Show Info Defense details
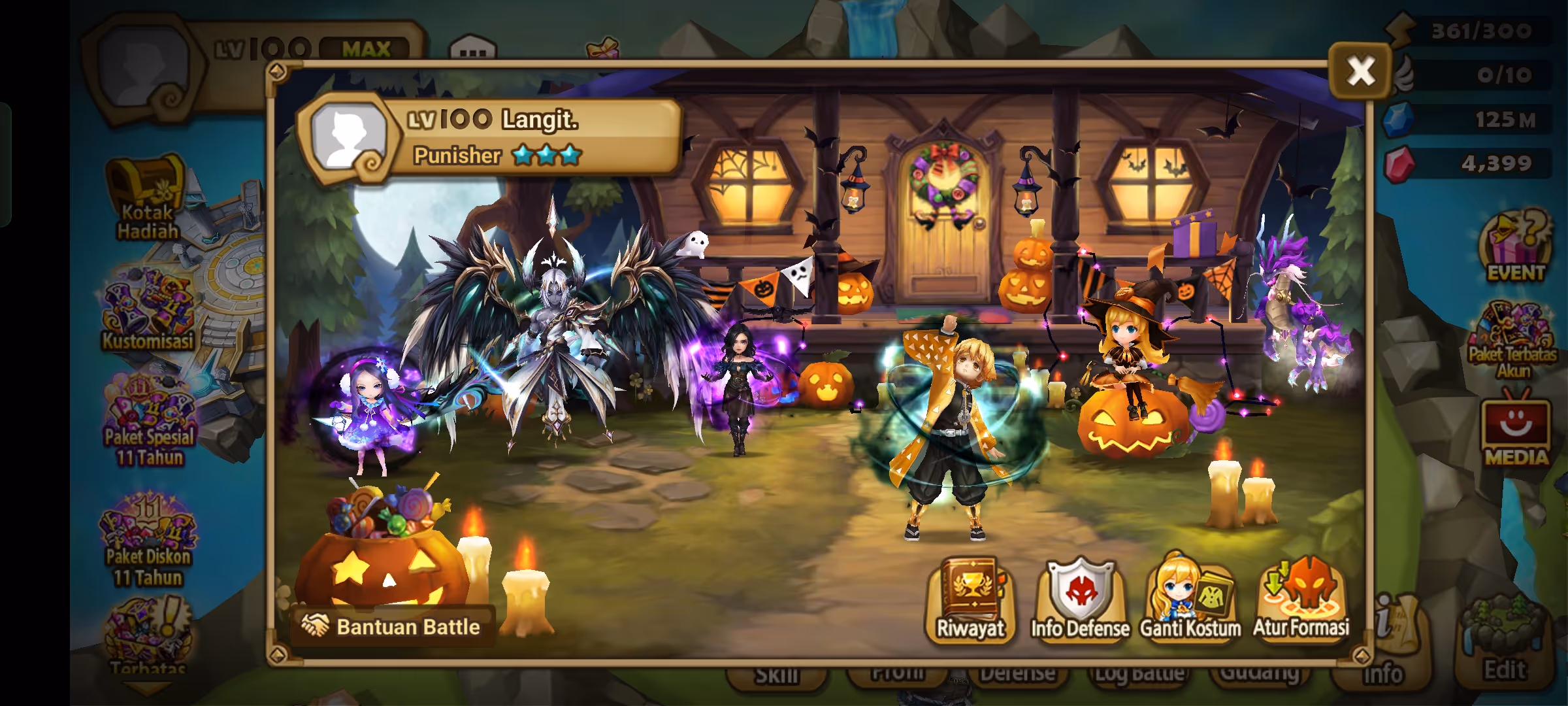This screenshot has width=1568, height=706. coord(1080,600)
